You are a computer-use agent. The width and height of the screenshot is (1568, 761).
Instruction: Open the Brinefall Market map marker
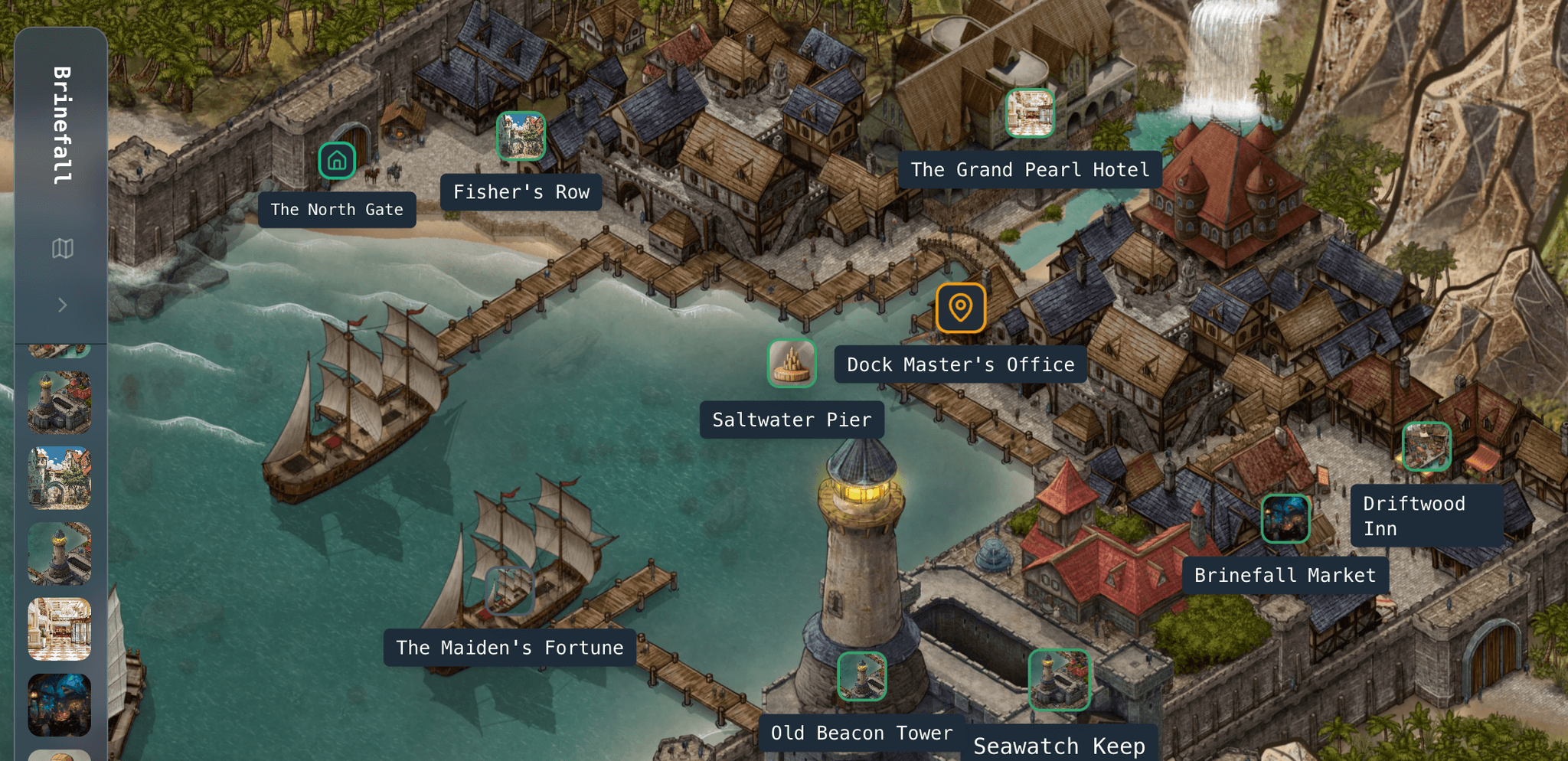(1285, 518)
